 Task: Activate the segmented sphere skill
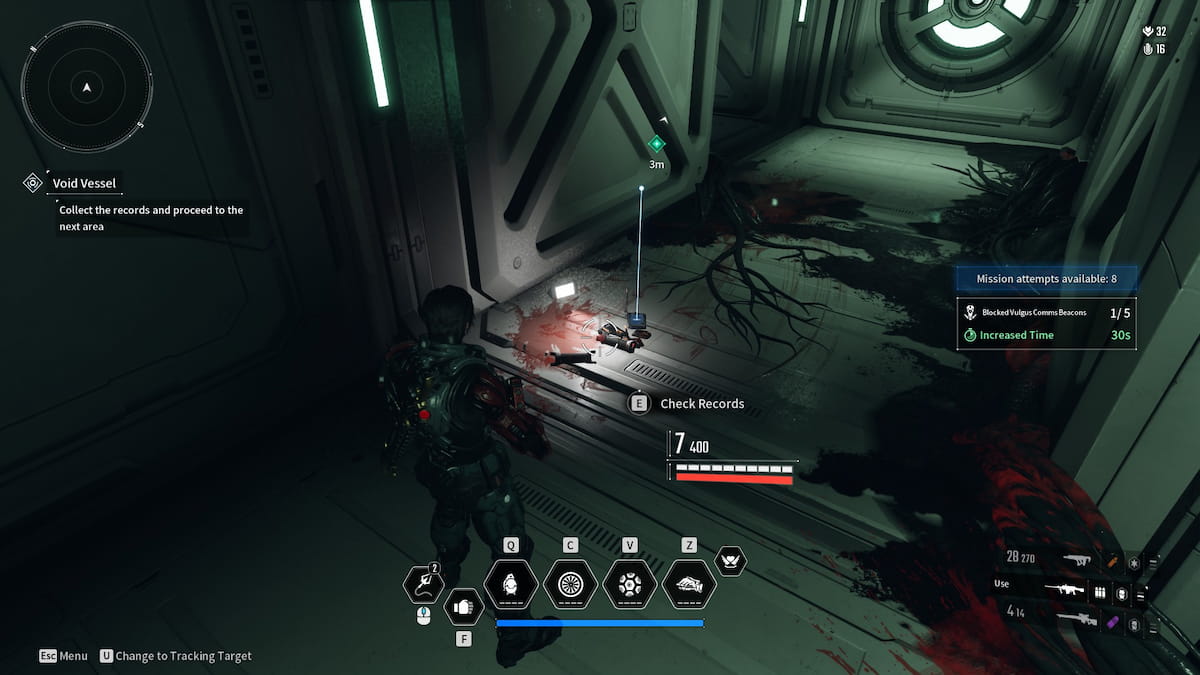pyautogui.click(x=630, y=584)
